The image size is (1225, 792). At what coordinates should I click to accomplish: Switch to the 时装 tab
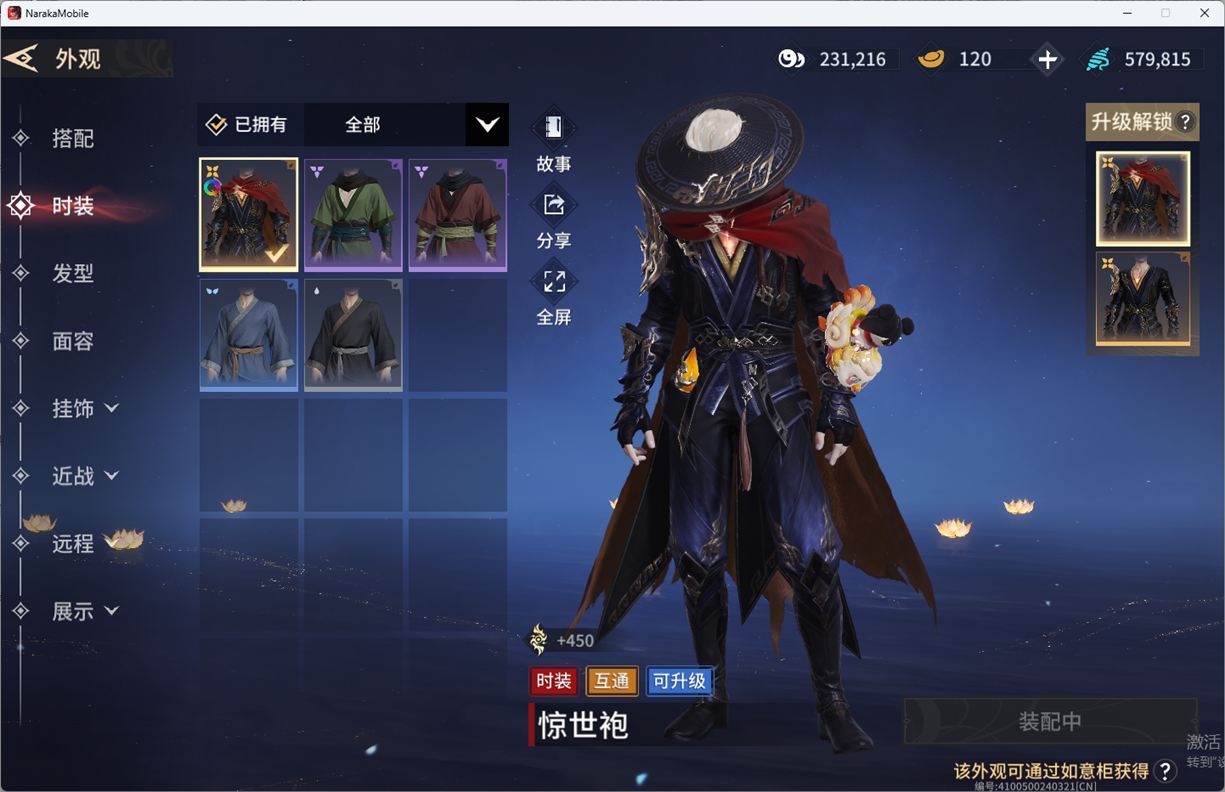(73, 206)
